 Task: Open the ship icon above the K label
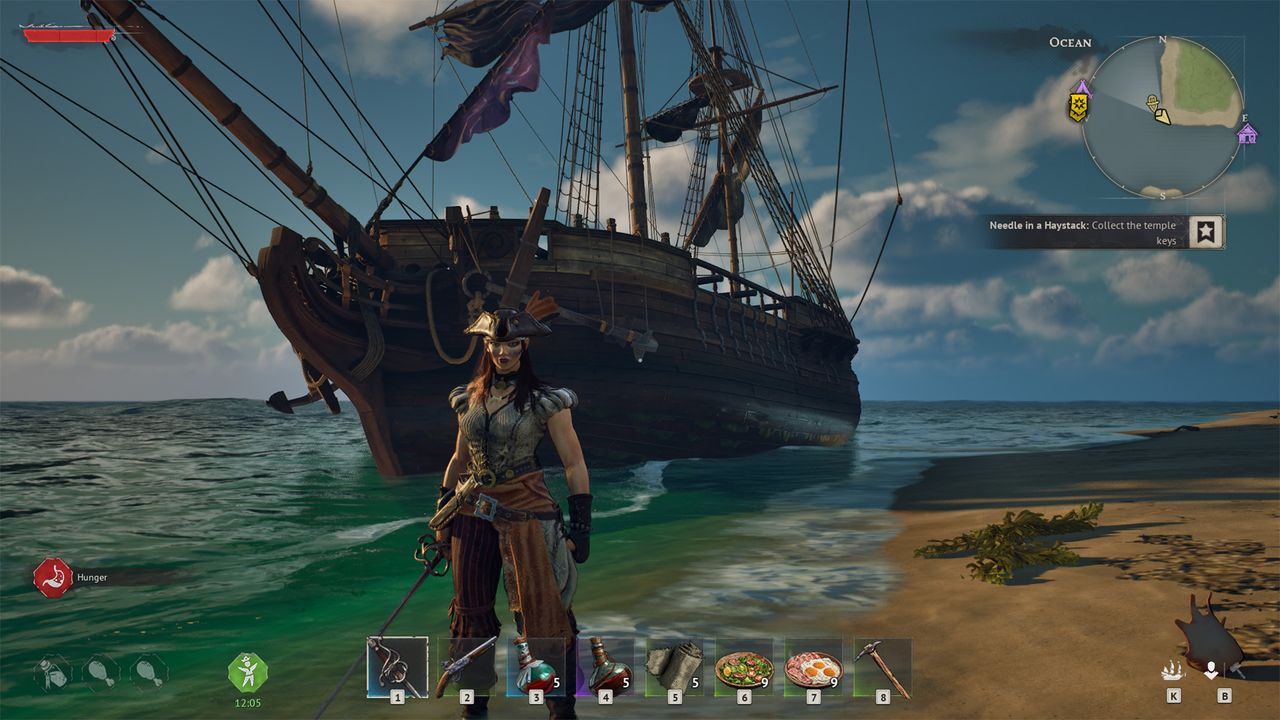pyautogui.click(x=1172, y=671)
